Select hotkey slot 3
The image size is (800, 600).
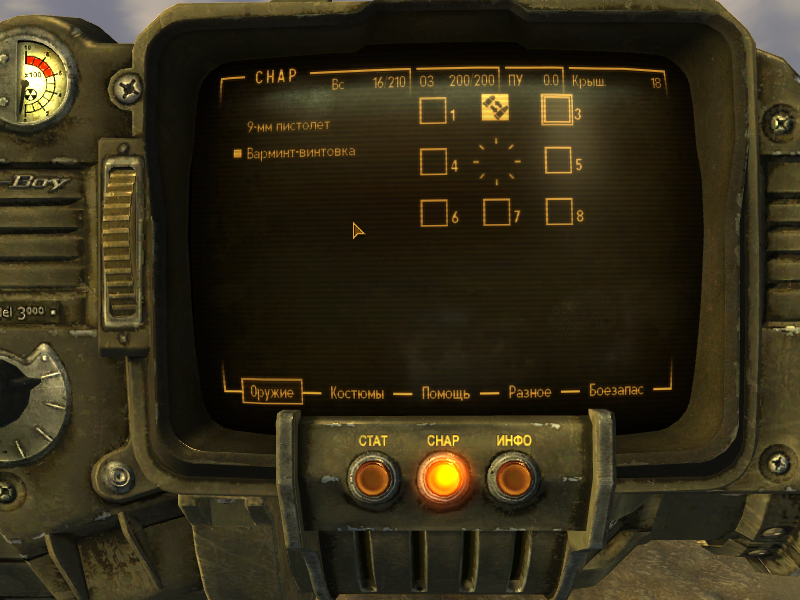557,109
